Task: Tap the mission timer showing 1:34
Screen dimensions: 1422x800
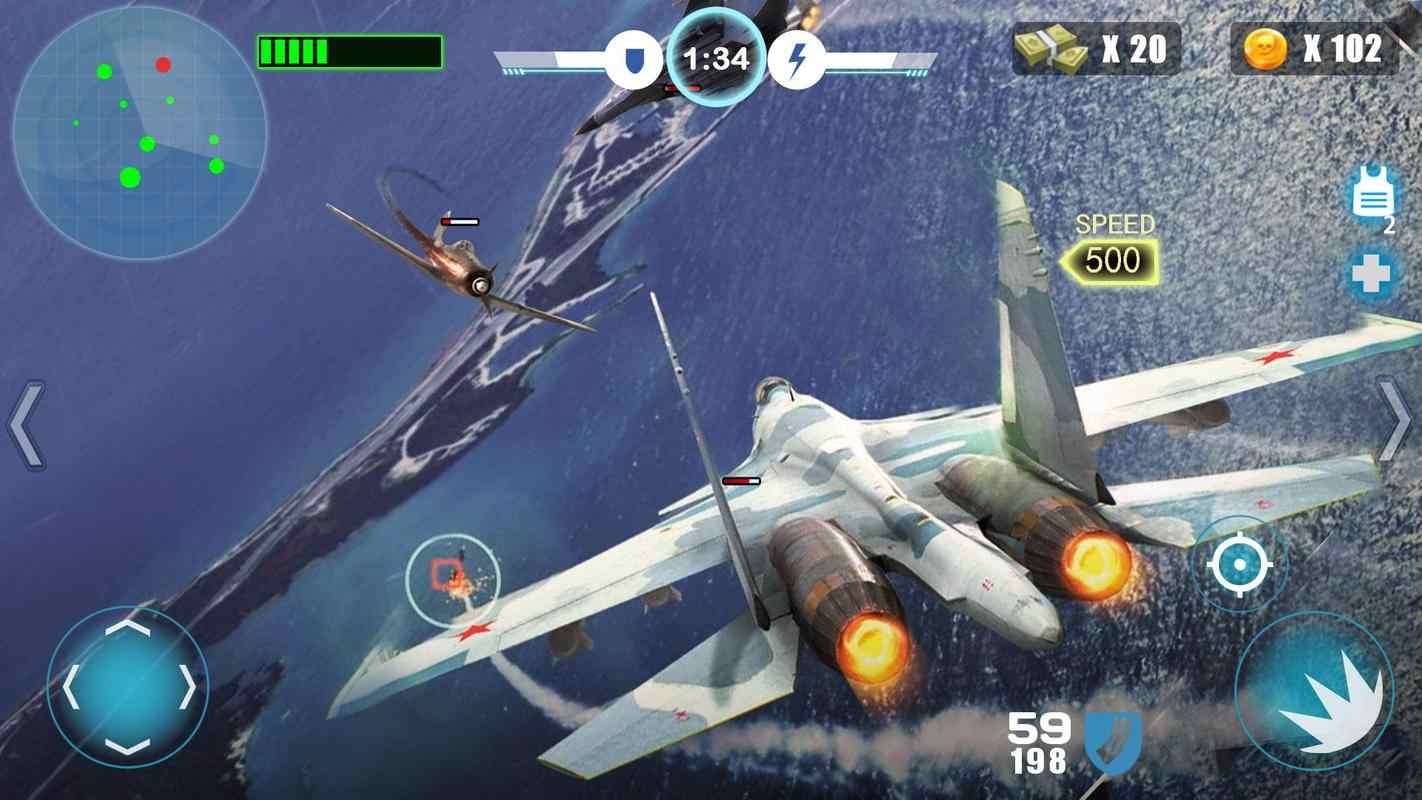Action: tap(714, 57)
